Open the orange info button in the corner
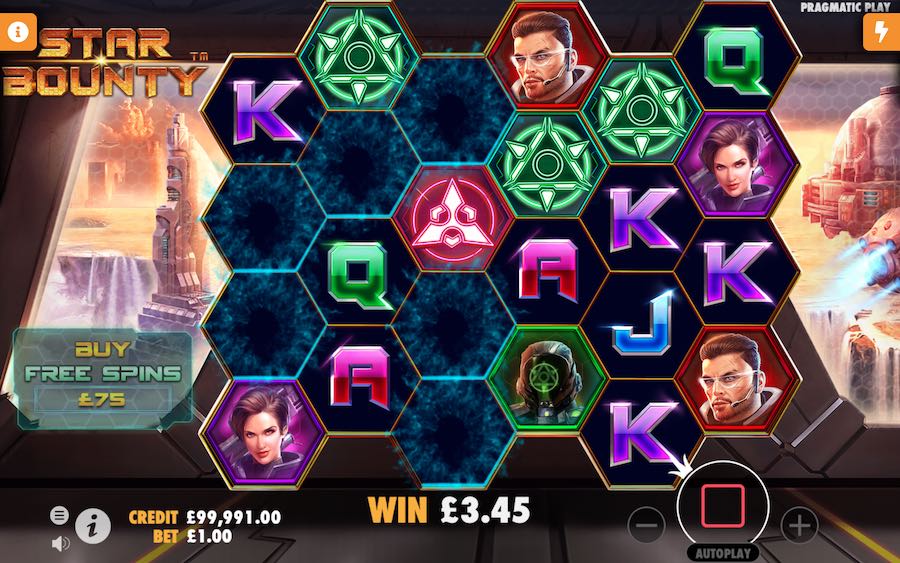The image size is (900, 563). pyautogui.click(x=18, y=29)
